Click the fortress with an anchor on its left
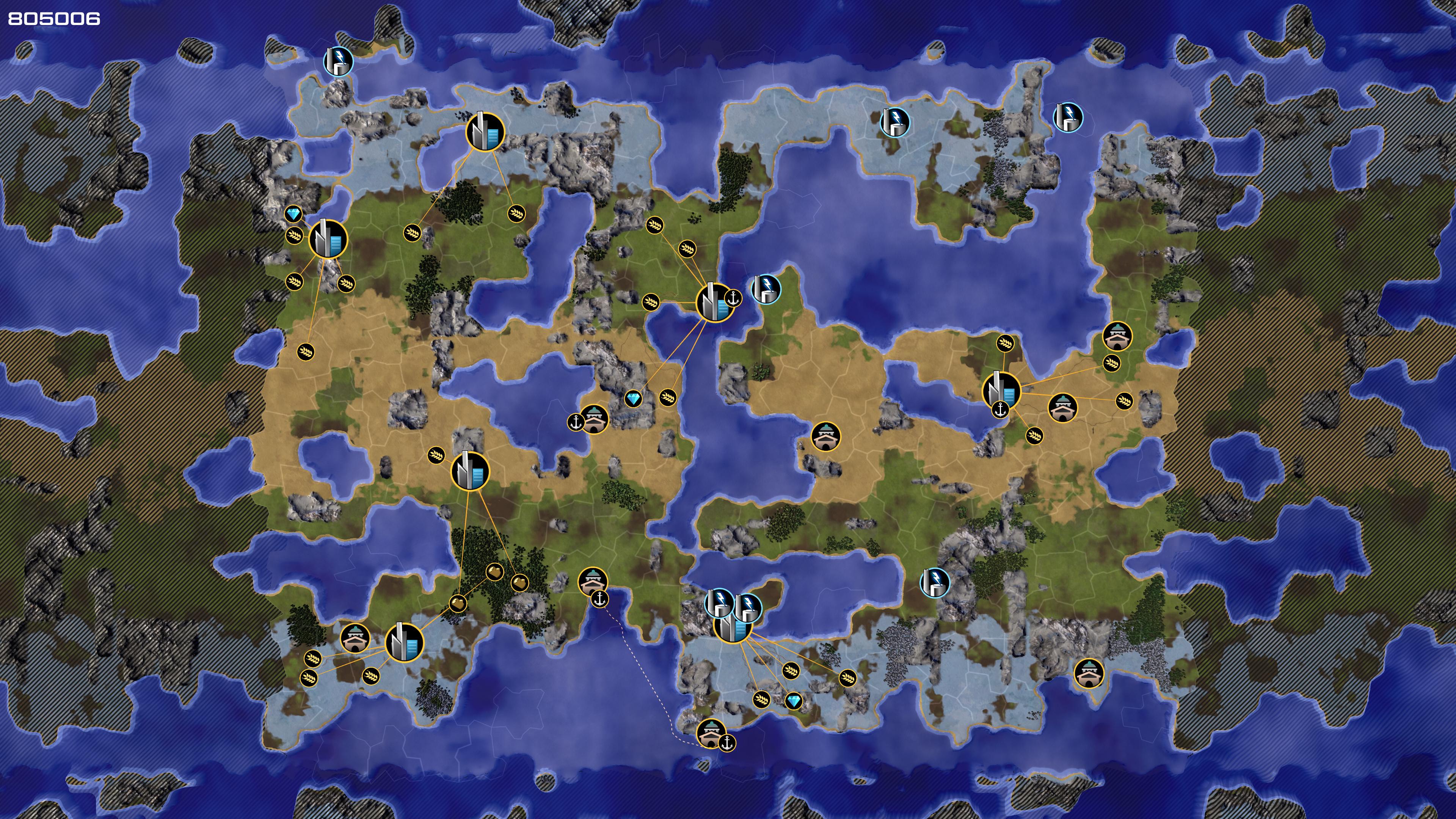The height and width of the screenshot is (819, 1456). (x=593, y=419)
